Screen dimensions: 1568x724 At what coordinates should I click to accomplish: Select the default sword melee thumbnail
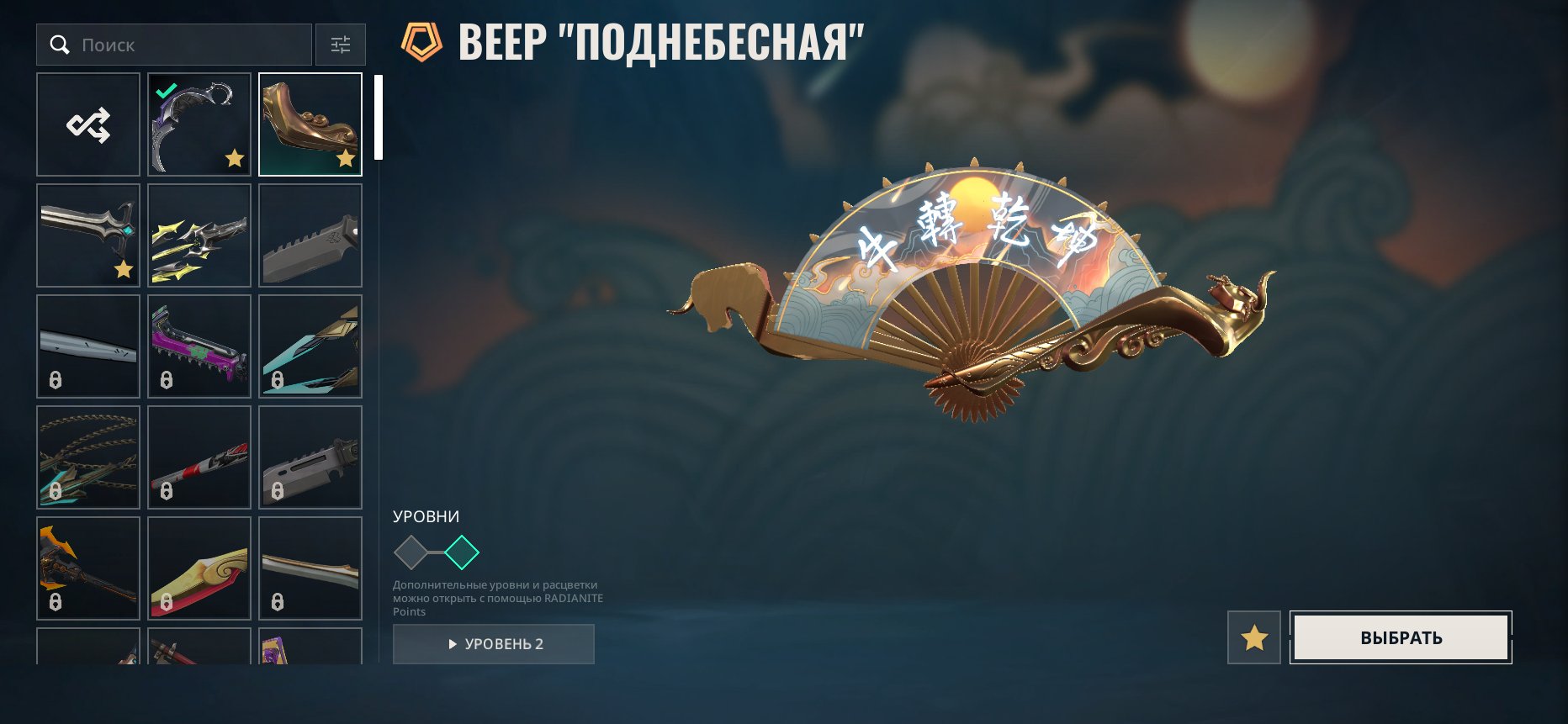click(87, 235)
